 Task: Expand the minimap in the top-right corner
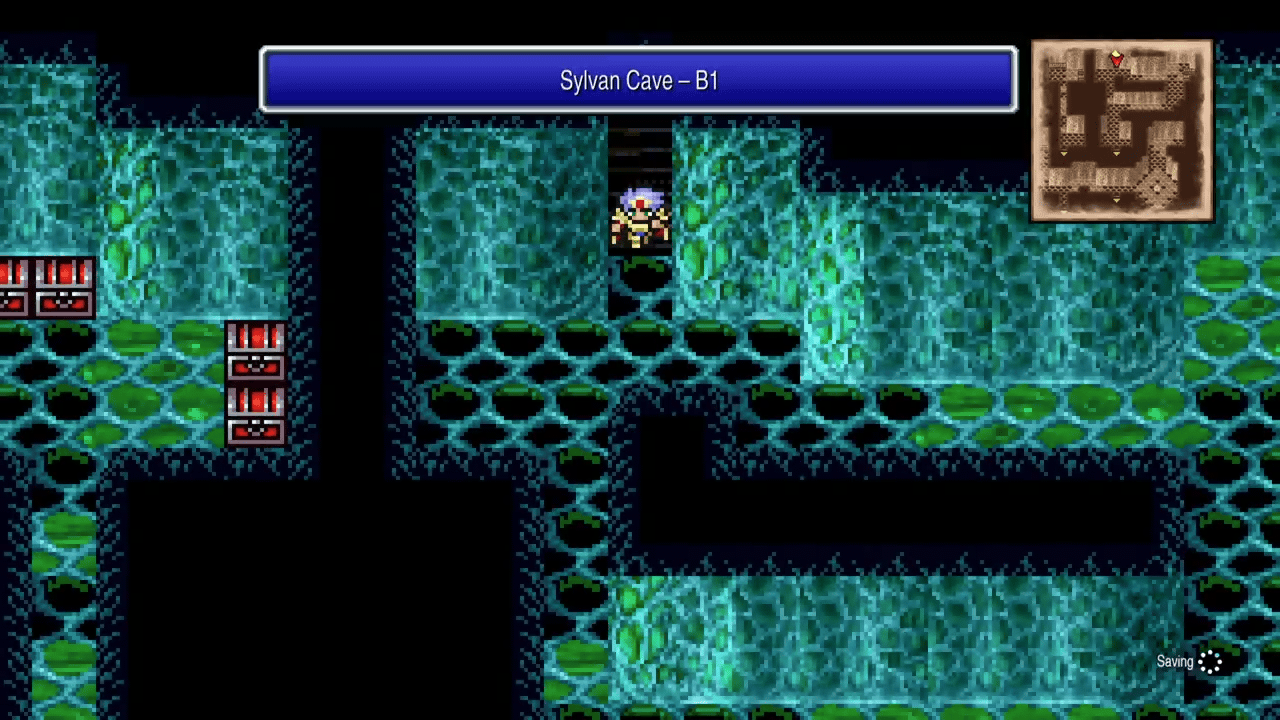[1122, 128]
